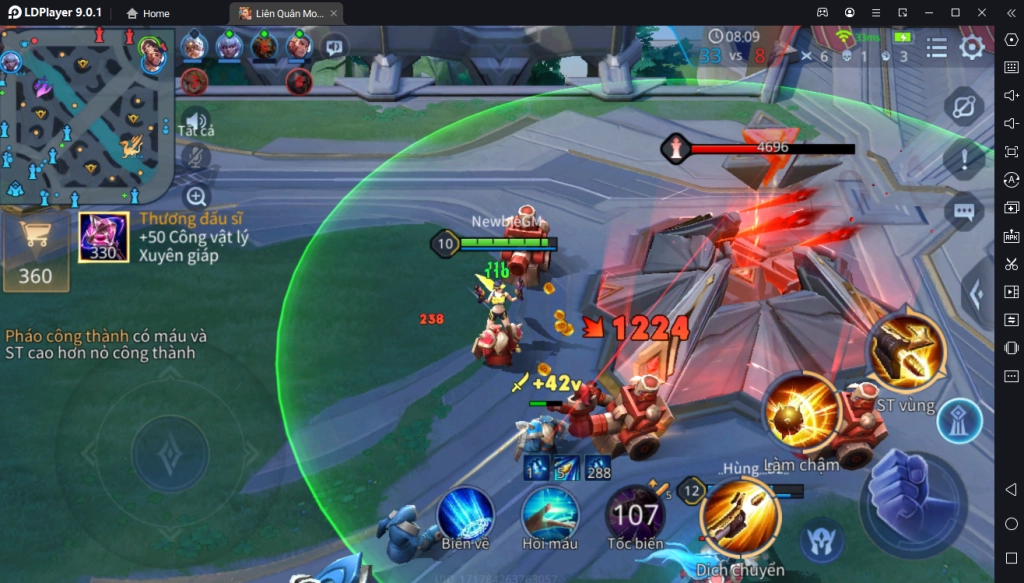This screenshot has width=1024, height=583.
Task: Expand the right-side arrow panel
Action: (977, 293)
